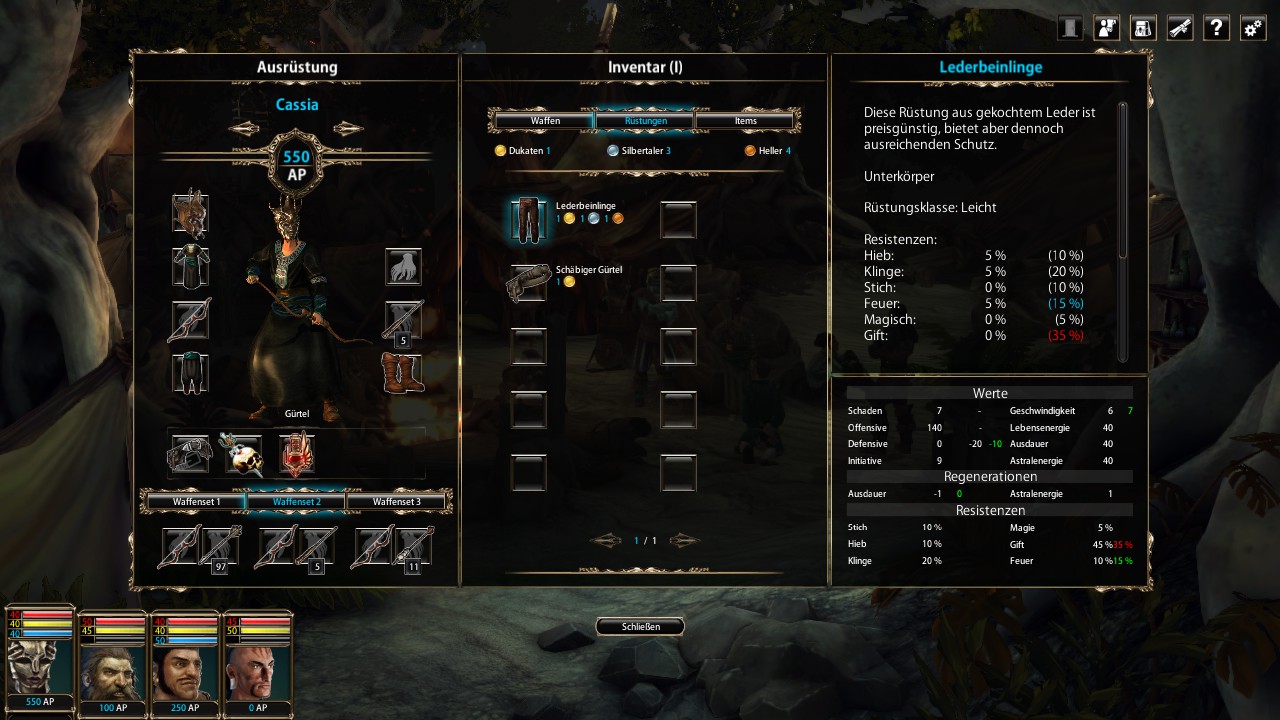Screen dimensions: 1280x720
Task: Select Waffenset 2
Action: point(296,501)
